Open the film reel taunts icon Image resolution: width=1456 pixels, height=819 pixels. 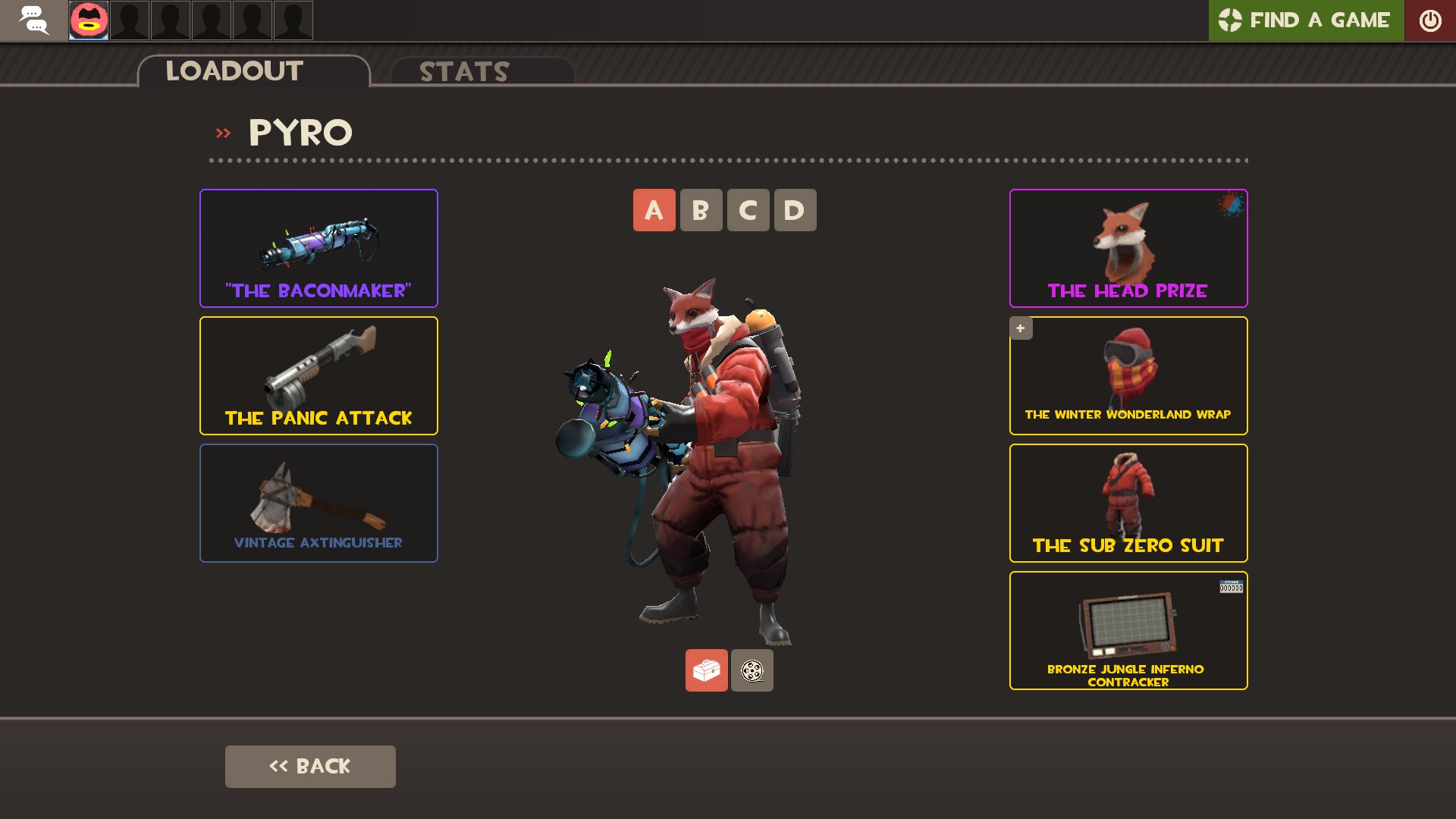[x=752, y=670]
